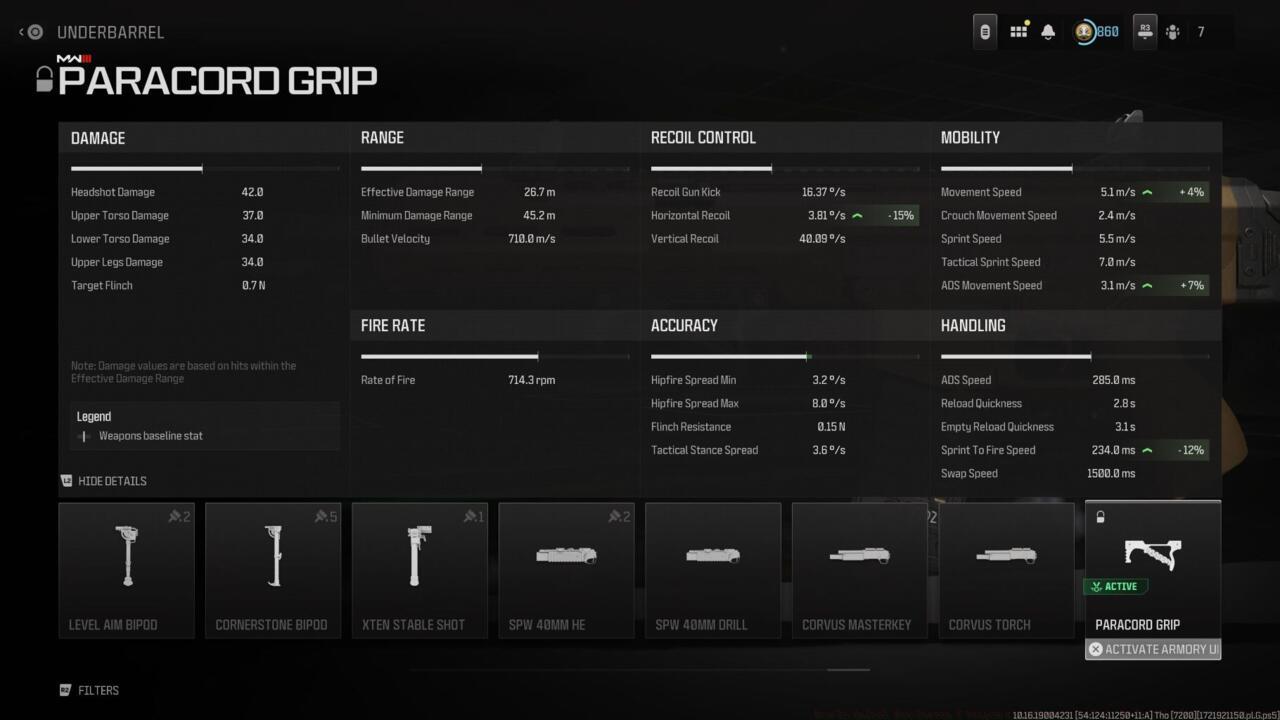Select the Corvus Masterkey attachment
The image size is (1280, 720).
click(x=859, y=570)
